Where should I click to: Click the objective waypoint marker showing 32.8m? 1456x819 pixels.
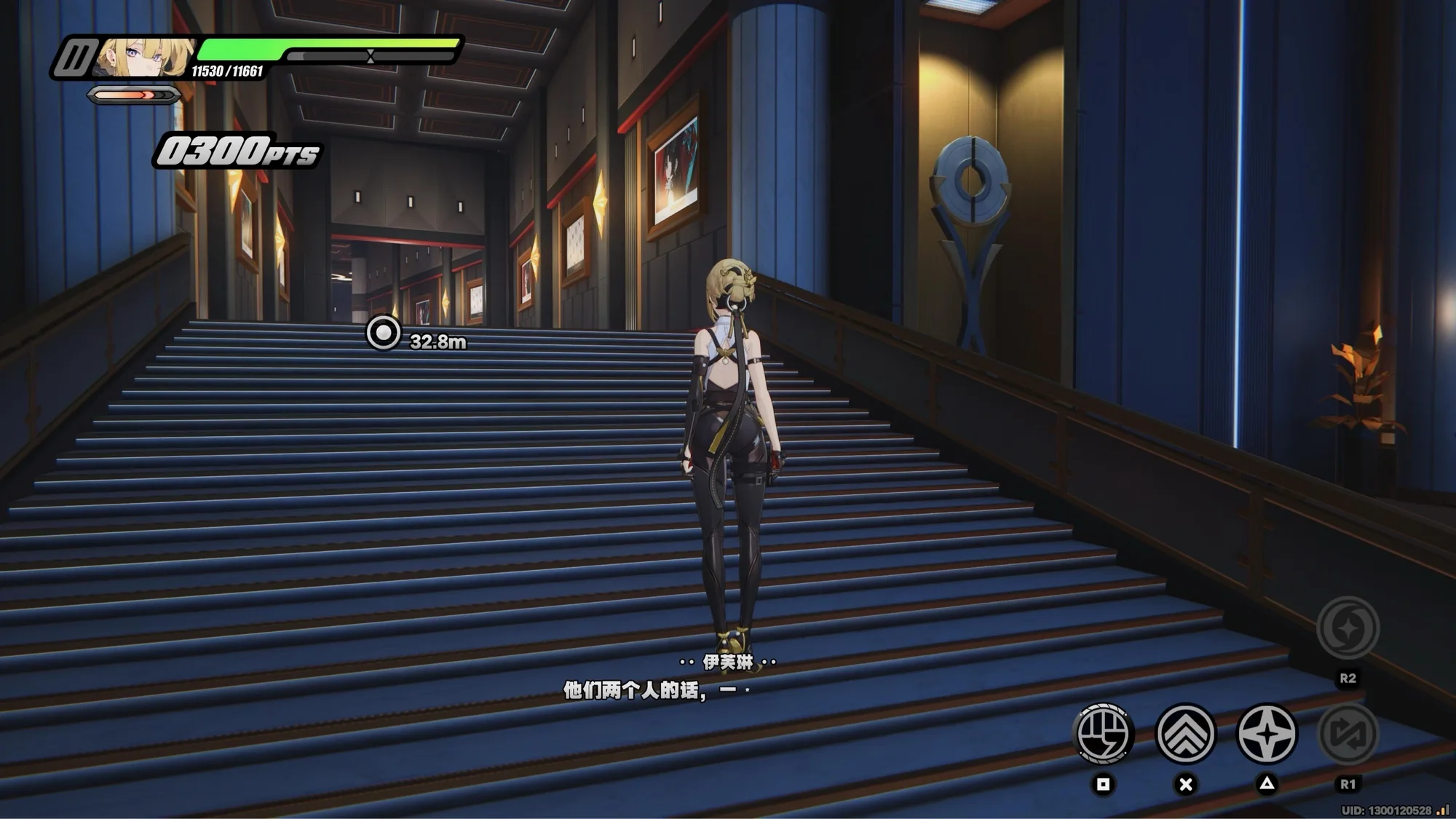383,333
